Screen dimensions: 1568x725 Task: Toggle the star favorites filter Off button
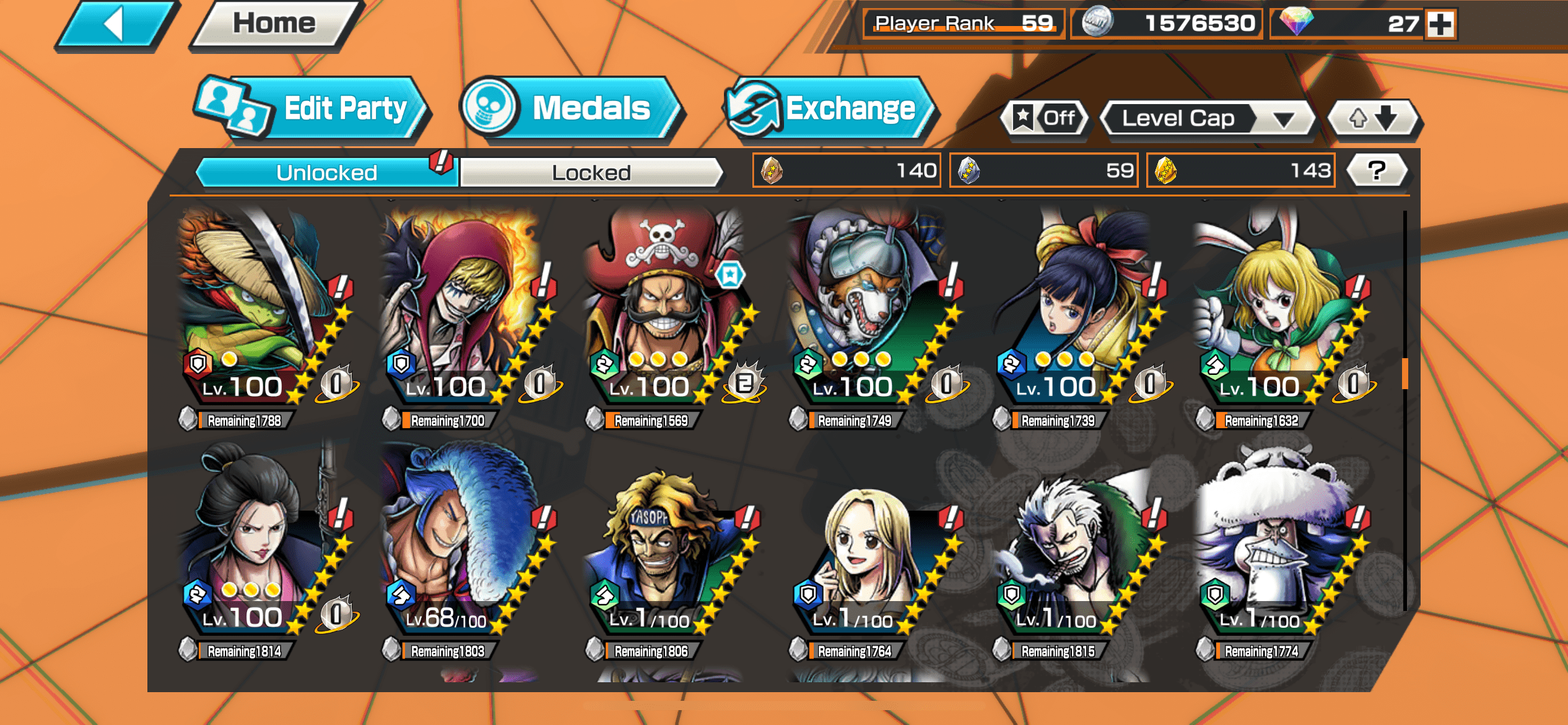(x=1045, y=118)
